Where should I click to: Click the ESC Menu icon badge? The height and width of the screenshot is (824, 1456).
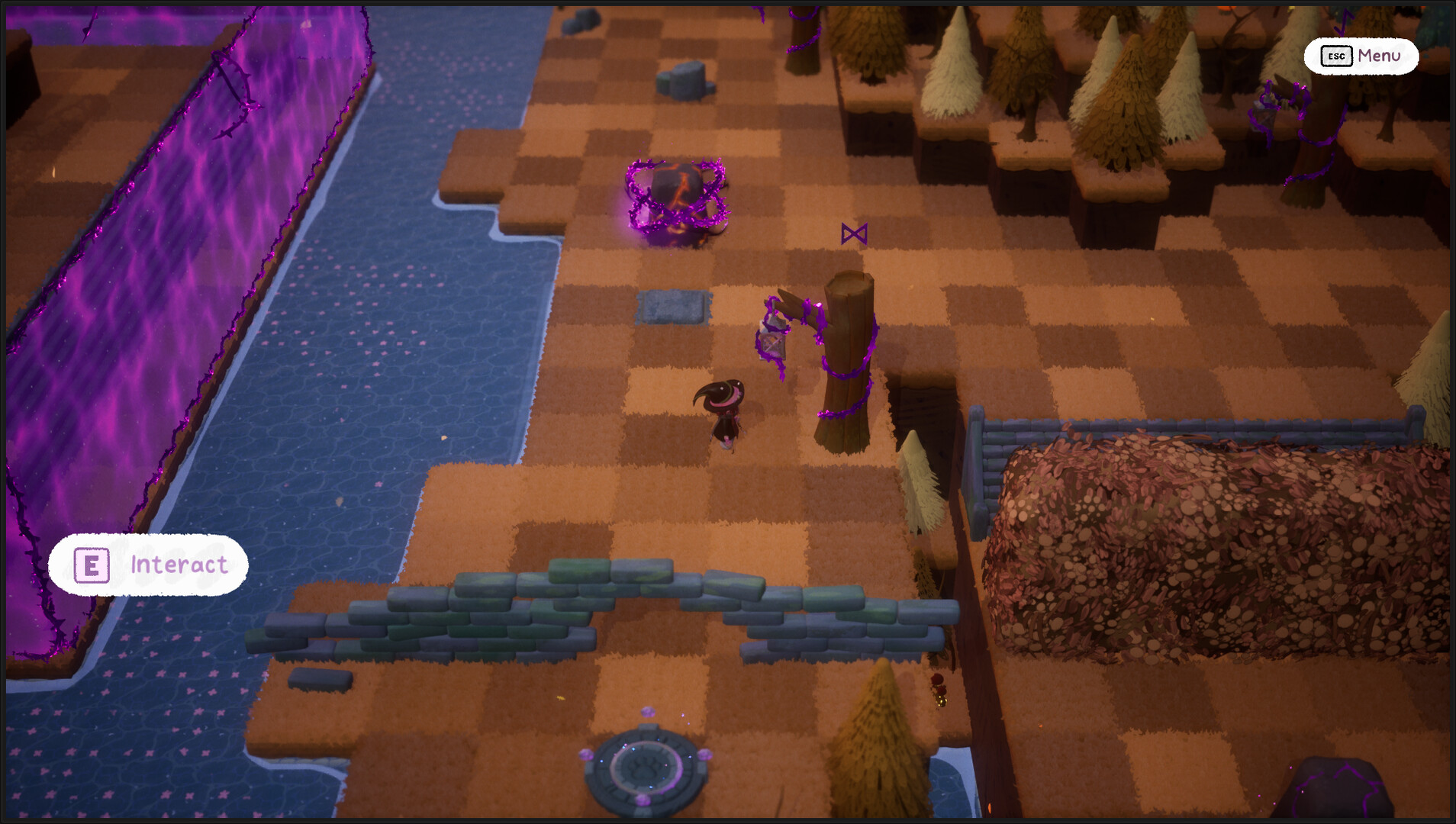tap(1336, 56)
